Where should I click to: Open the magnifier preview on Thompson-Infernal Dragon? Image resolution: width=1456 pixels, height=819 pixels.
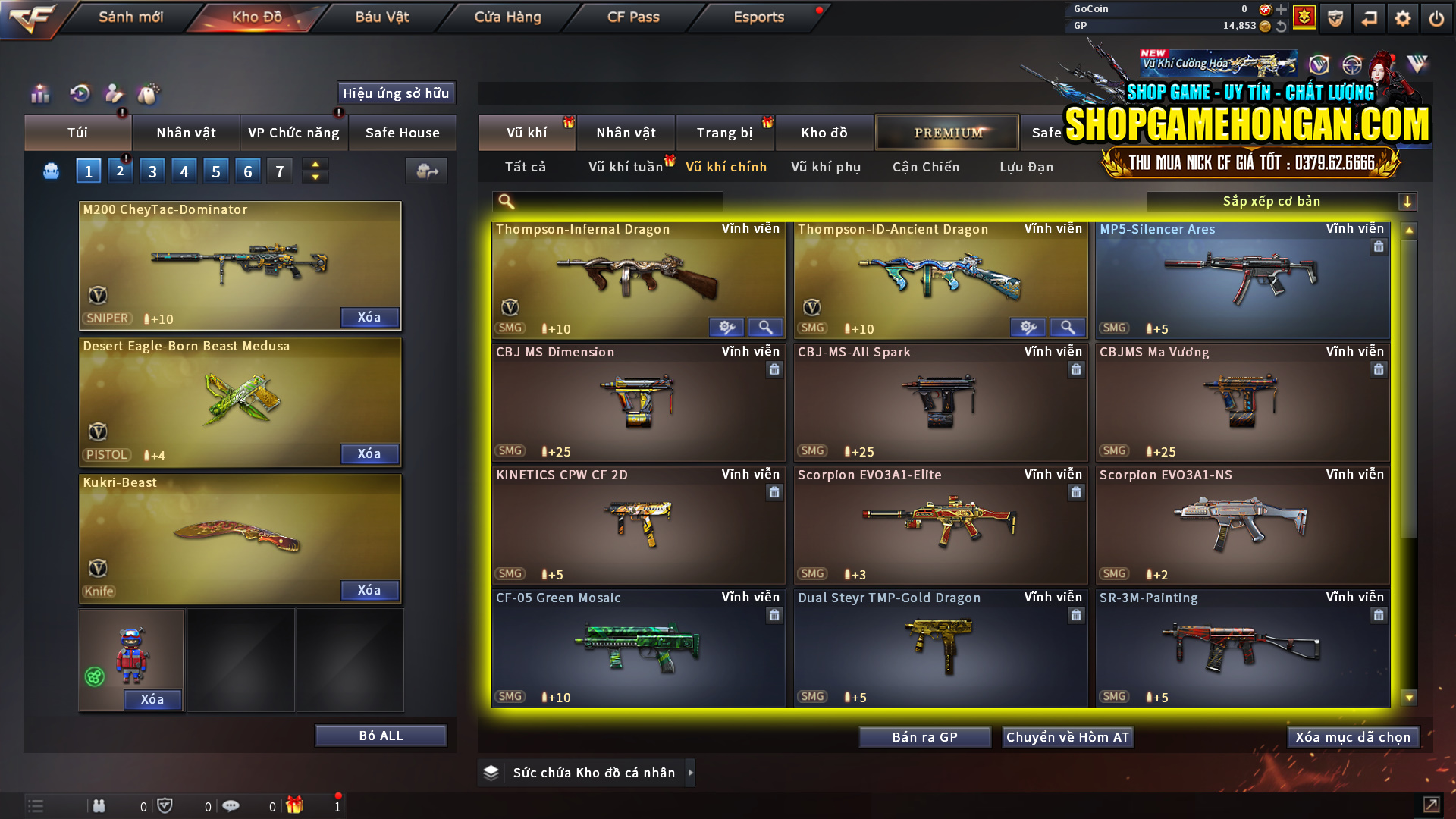[765, 327]
